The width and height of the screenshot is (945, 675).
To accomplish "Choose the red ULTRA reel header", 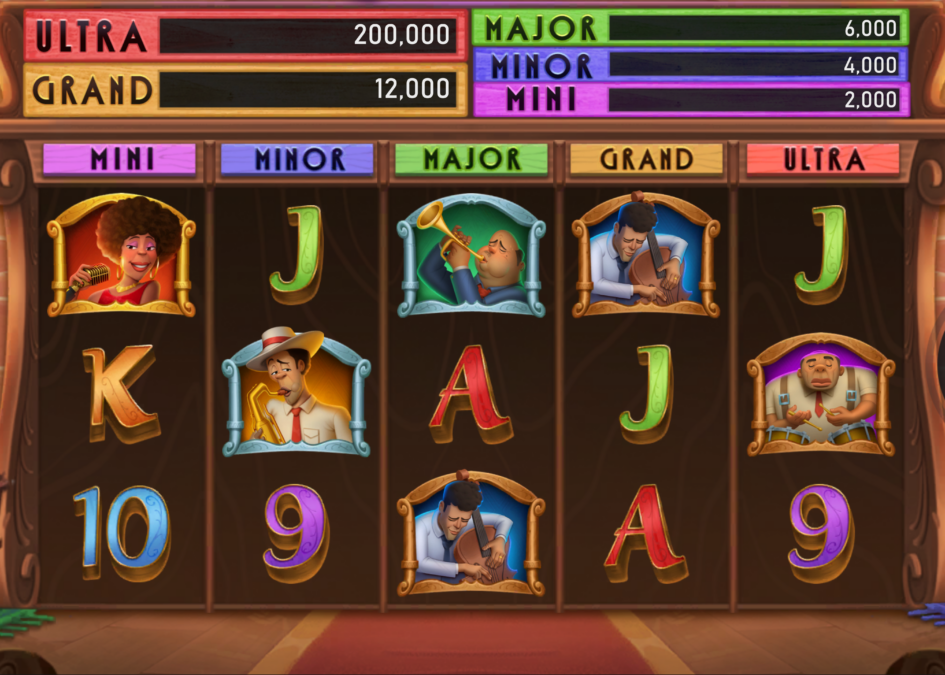I will click(x=822, y=159).
